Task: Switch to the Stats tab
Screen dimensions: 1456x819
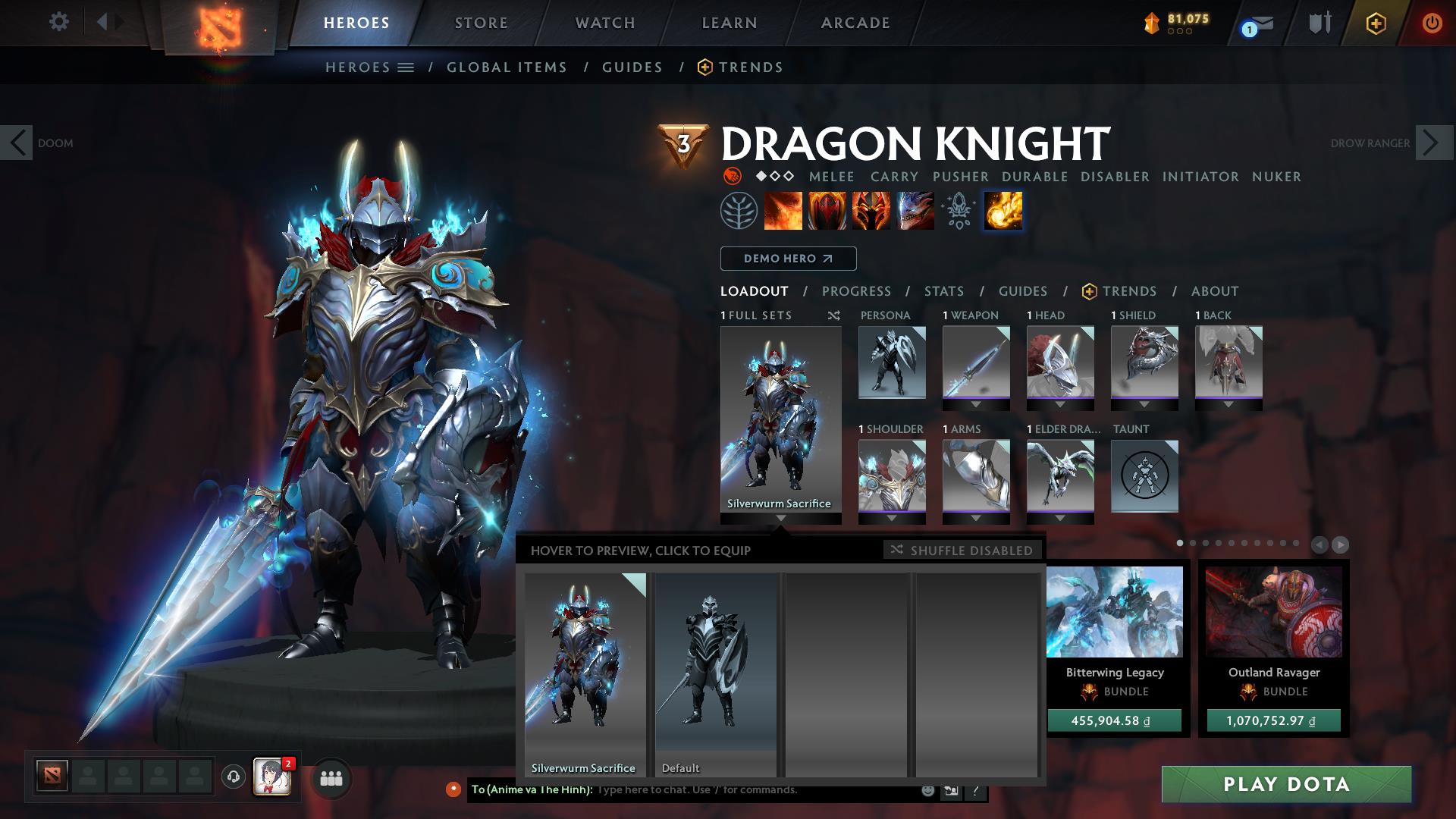Action: (x=943, y=291)
